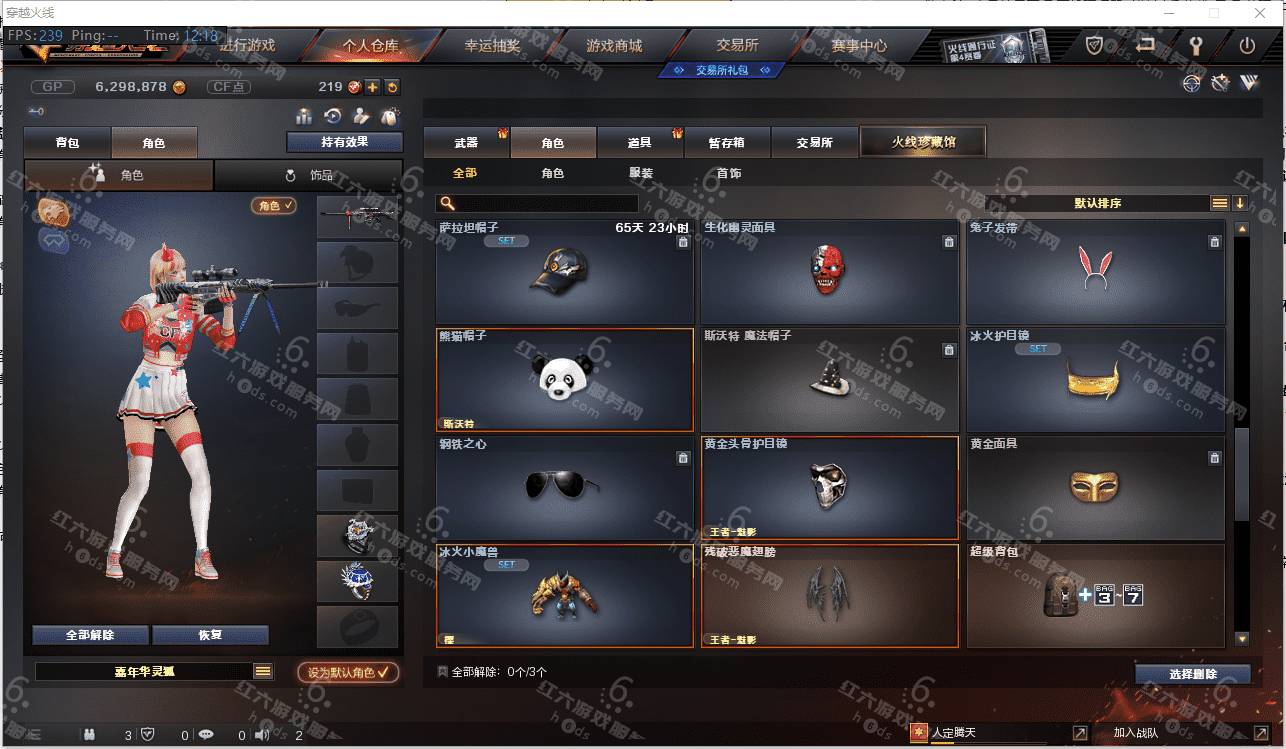Select the bunny ears hairband item
Image resolution: width=1286 pixels, height=749 pixels.
pos(1095,269)
